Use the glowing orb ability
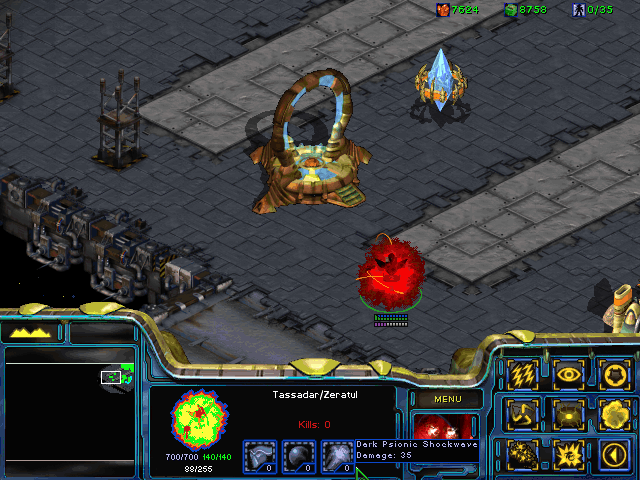The image size is (640, 480). [569, 414]
